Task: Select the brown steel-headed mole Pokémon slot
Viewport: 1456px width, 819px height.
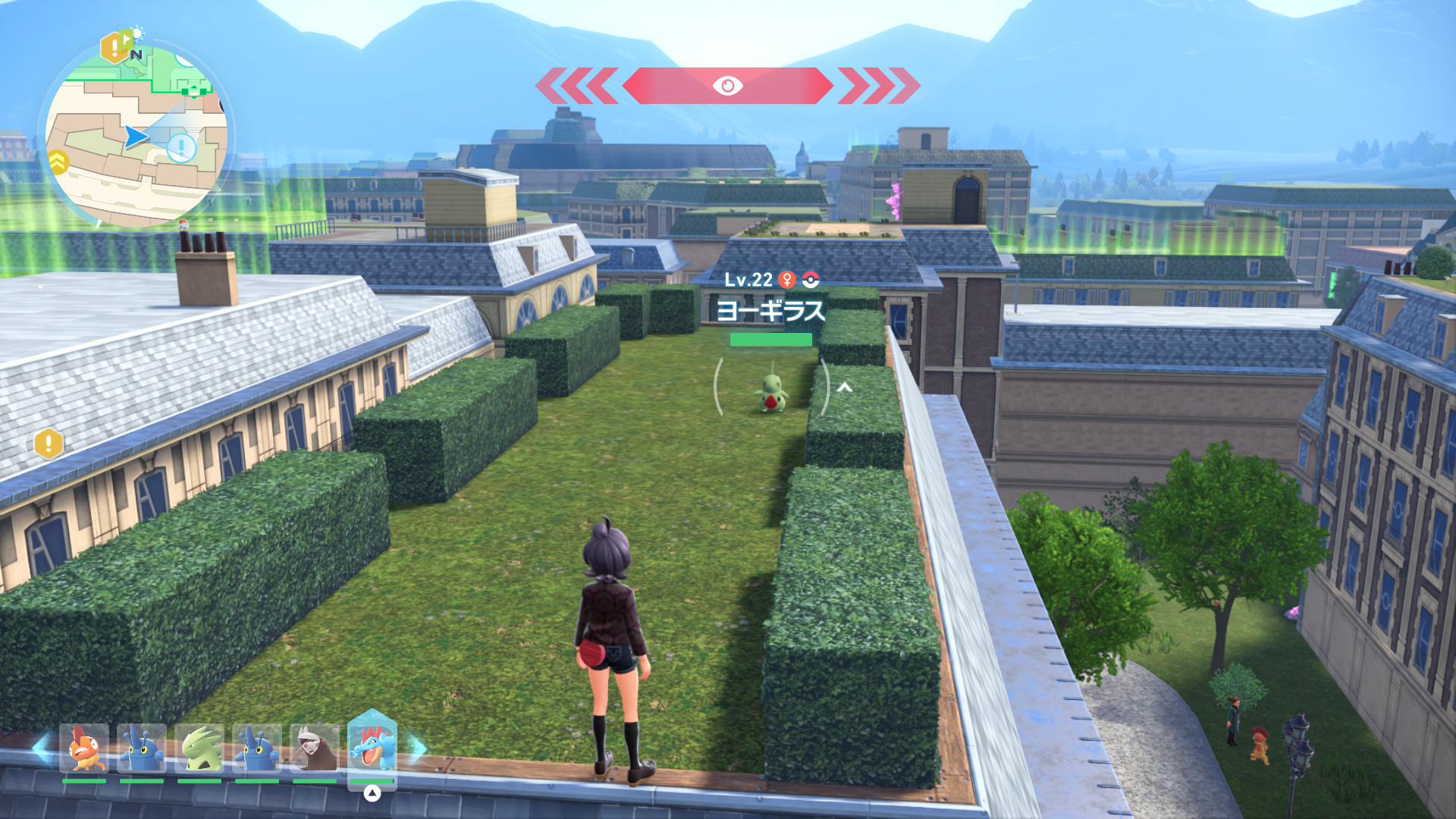Action: (315, 748)
